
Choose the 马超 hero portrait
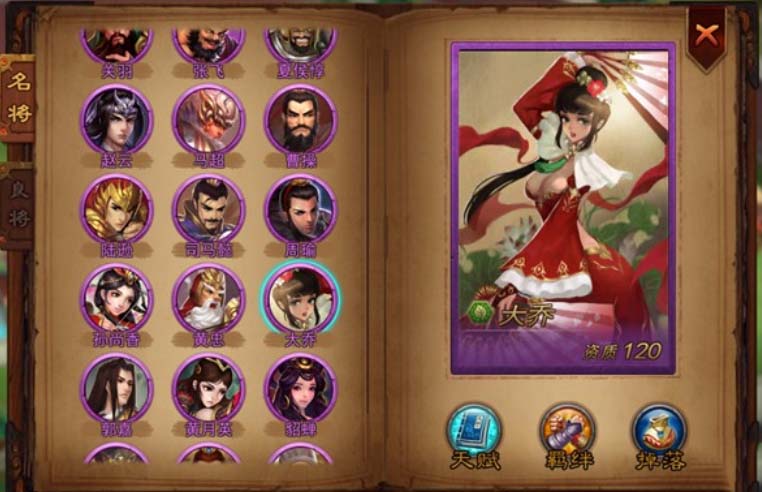(208, 120)
